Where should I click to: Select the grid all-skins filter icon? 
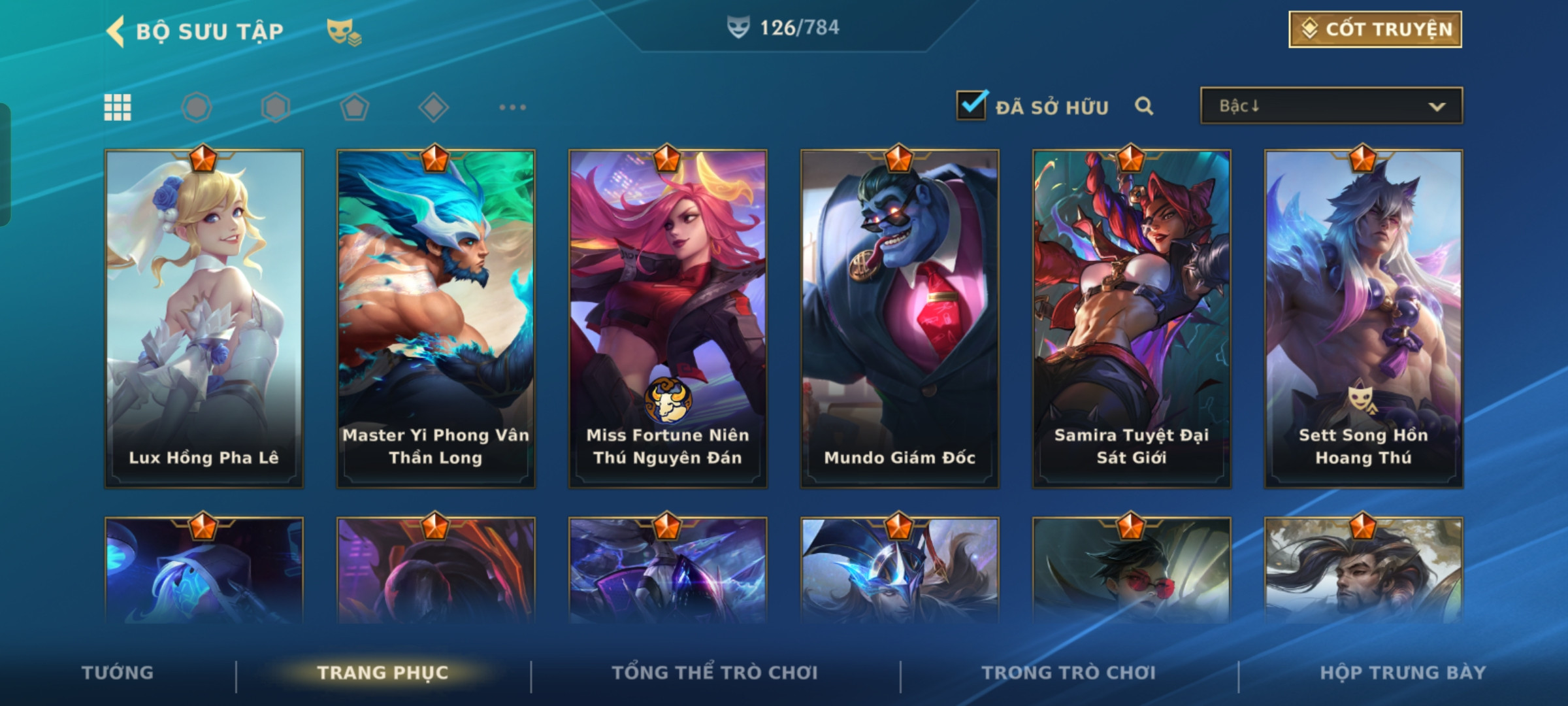point(118,107)
